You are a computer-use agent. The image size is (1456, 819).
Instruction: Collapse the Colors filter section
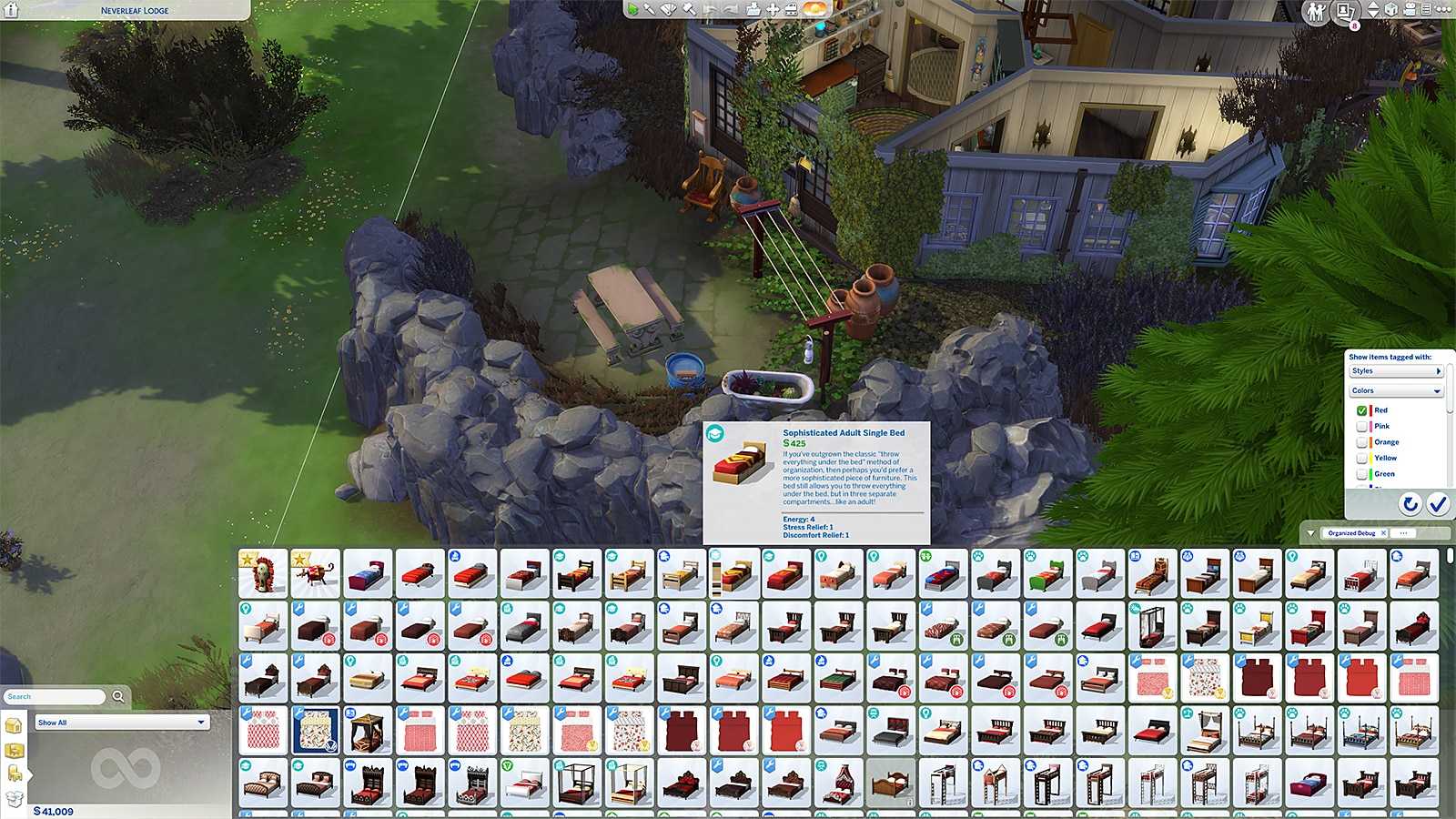pos(1396,391)
